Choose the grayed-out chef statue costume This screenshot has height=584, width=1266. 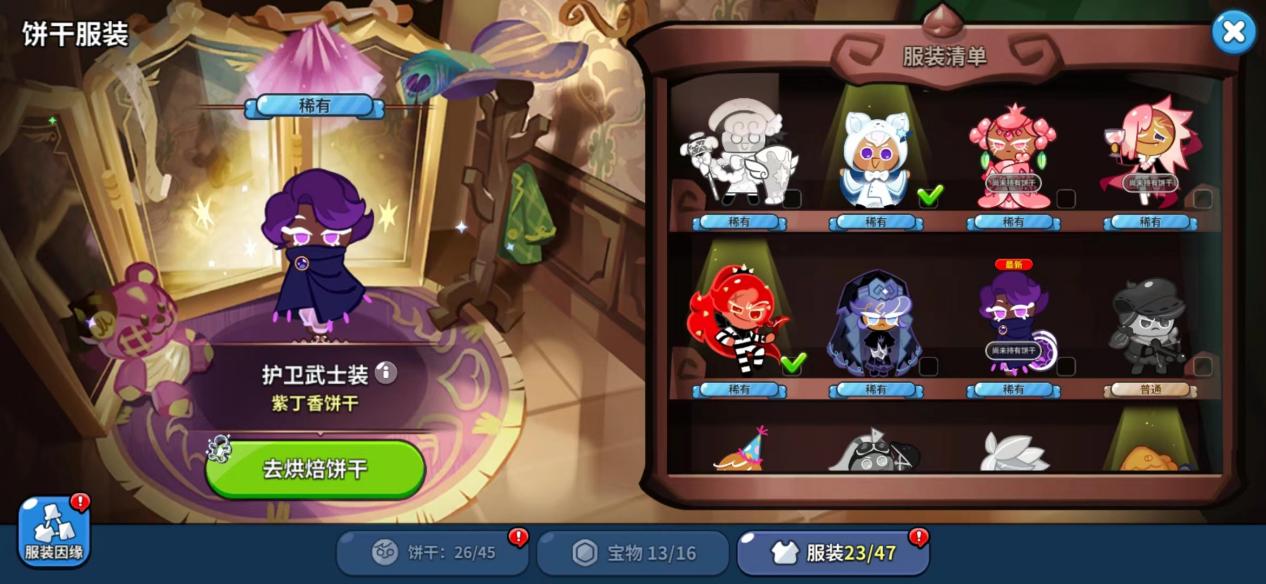click(739, 156)
